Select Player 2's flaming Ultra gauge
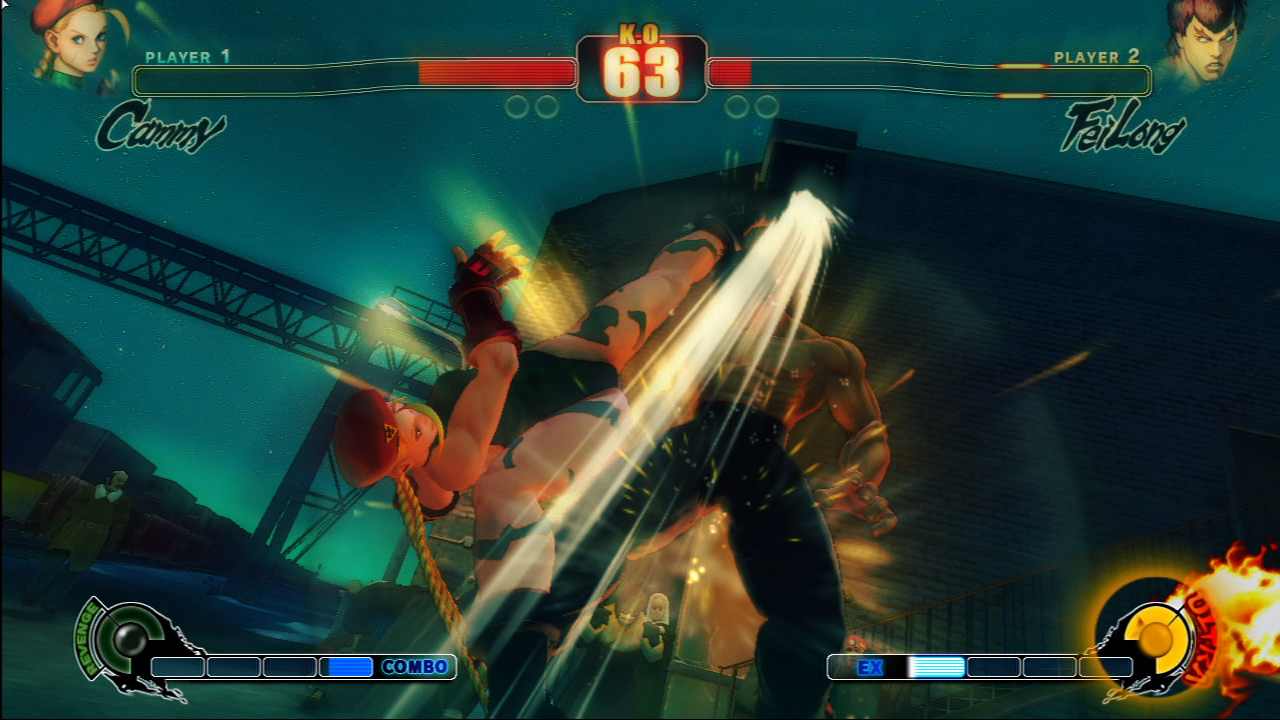Screen dimensions: 1280x720 click(x=1157, y=637)
